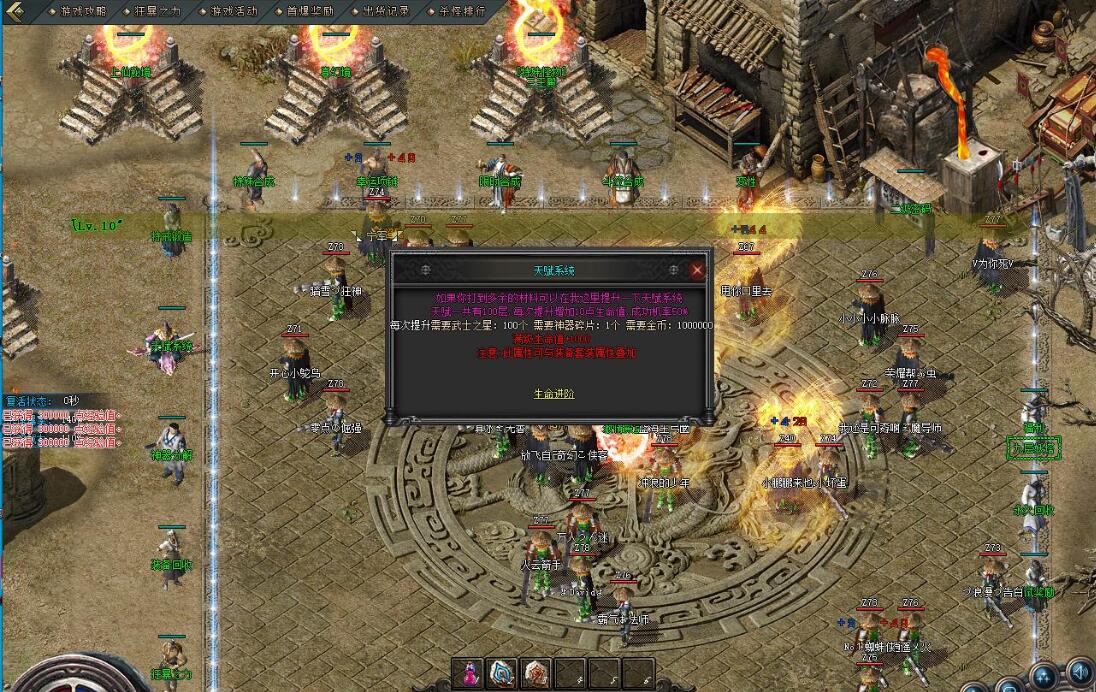The image size is (1096, 692).
Task: Close the 天赋系统 dialog window
Action: pyautogui.click(x=697, y=270)
